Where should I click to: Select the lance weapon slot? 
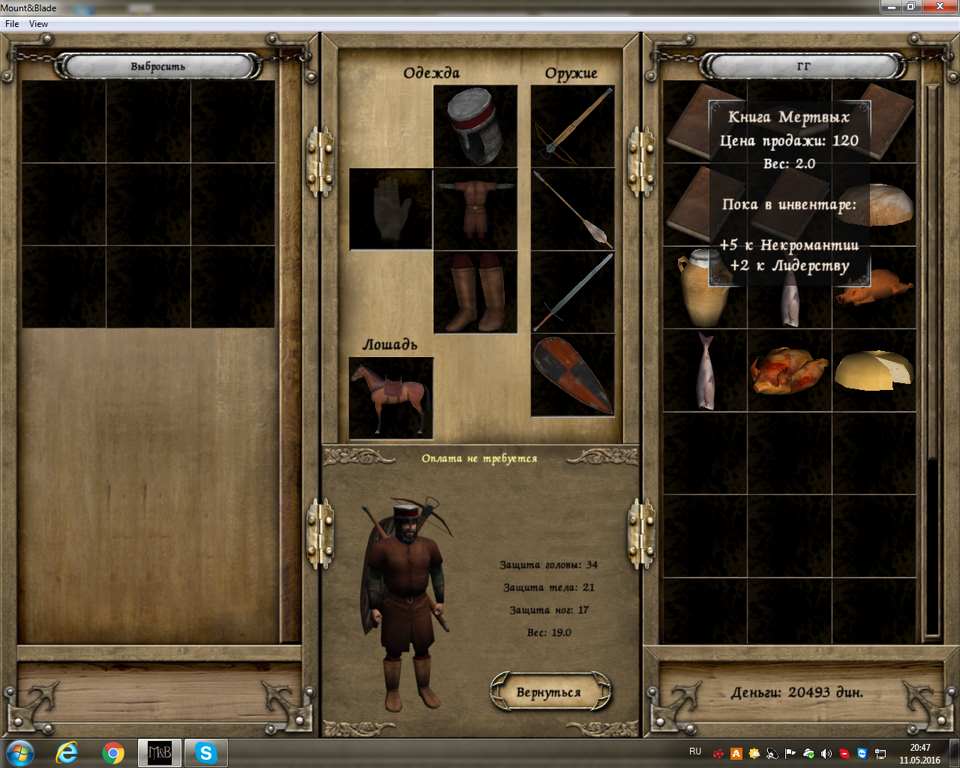572,208
